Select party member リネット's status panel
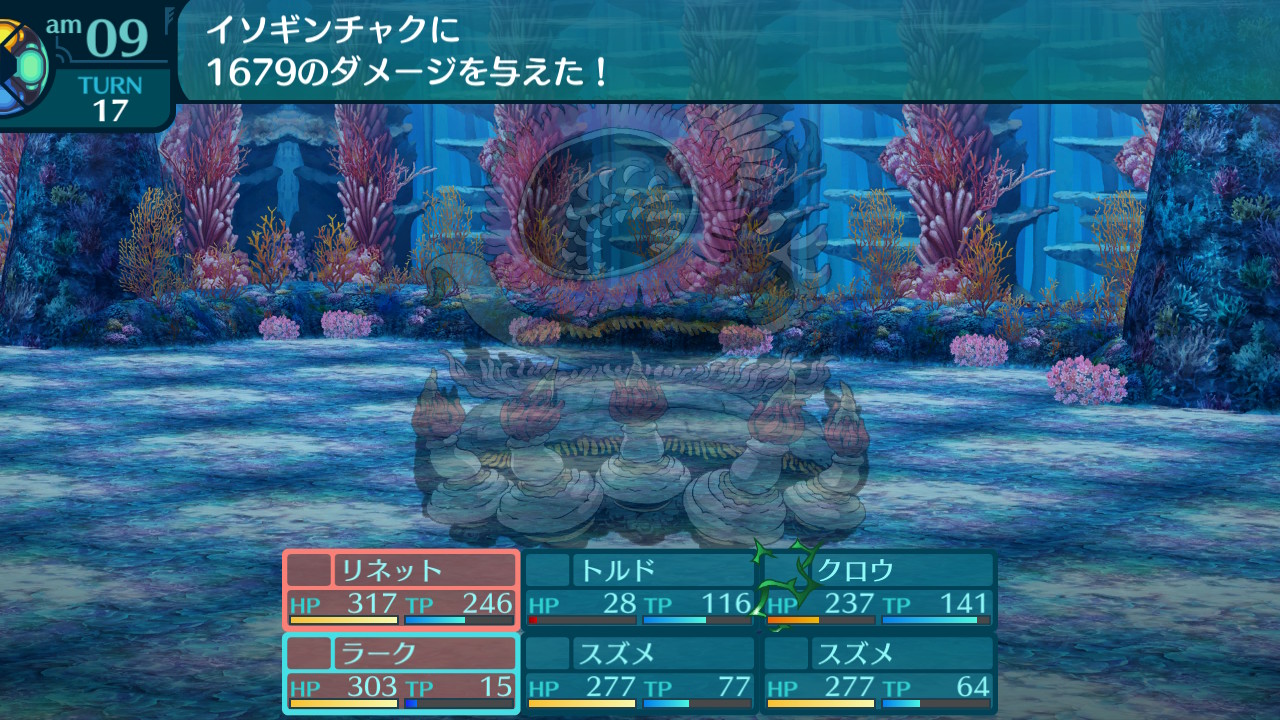The height and width of the screenshot is (720, 1280). coord(401,589)
